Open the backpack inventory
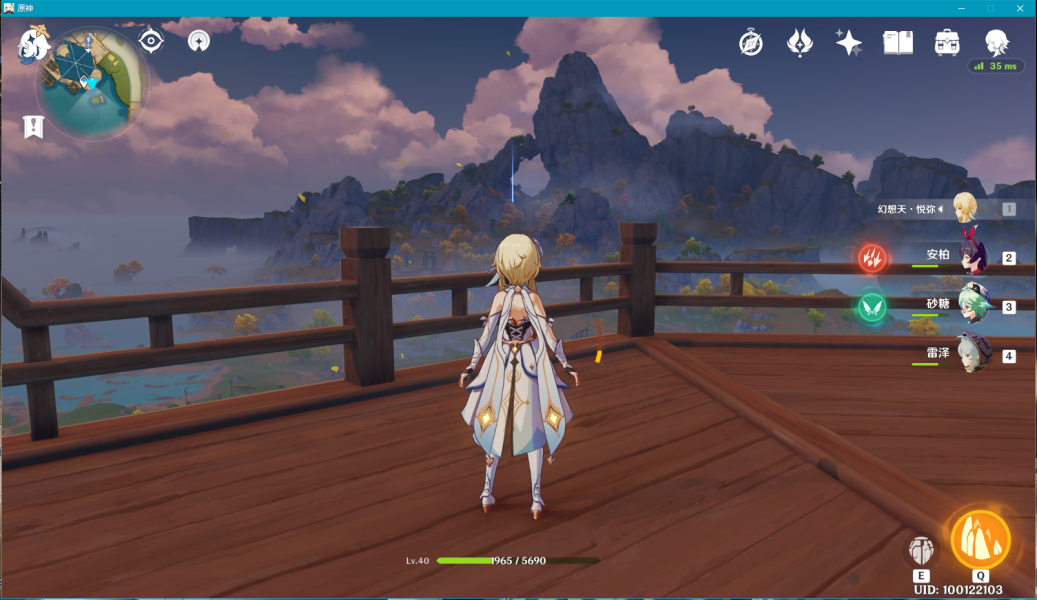 [x=947, y=42]
